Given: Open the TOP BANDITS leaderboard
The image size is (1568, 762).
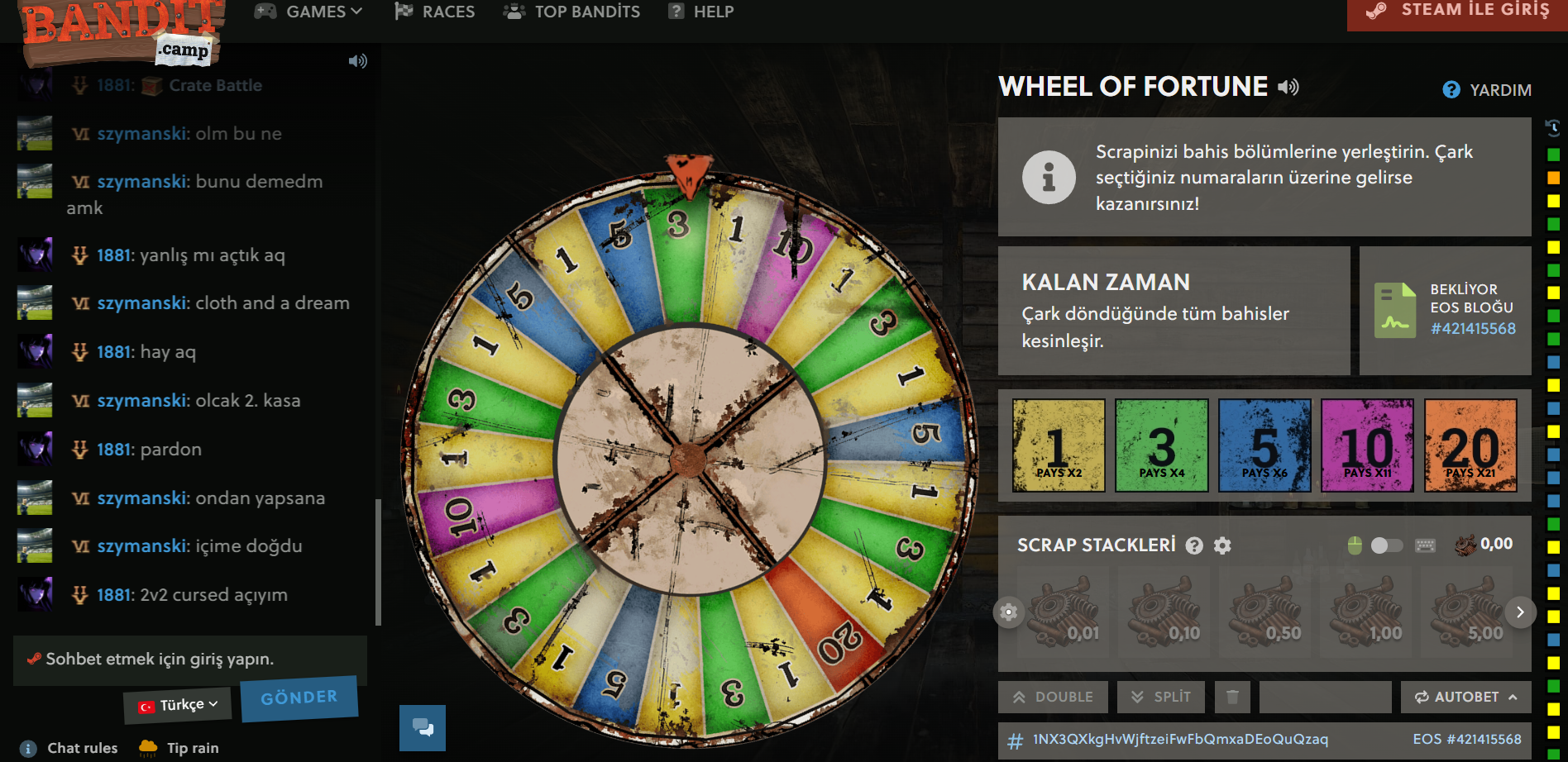Looking at the screenshot, I should pyautogui.click(x=572, y=12).
